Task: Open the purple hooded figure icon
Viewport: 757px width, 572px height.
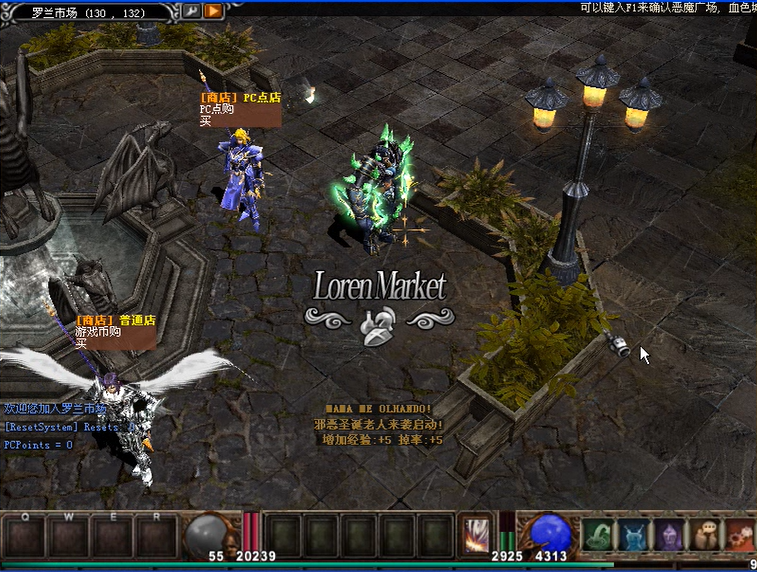Action: 670,535
